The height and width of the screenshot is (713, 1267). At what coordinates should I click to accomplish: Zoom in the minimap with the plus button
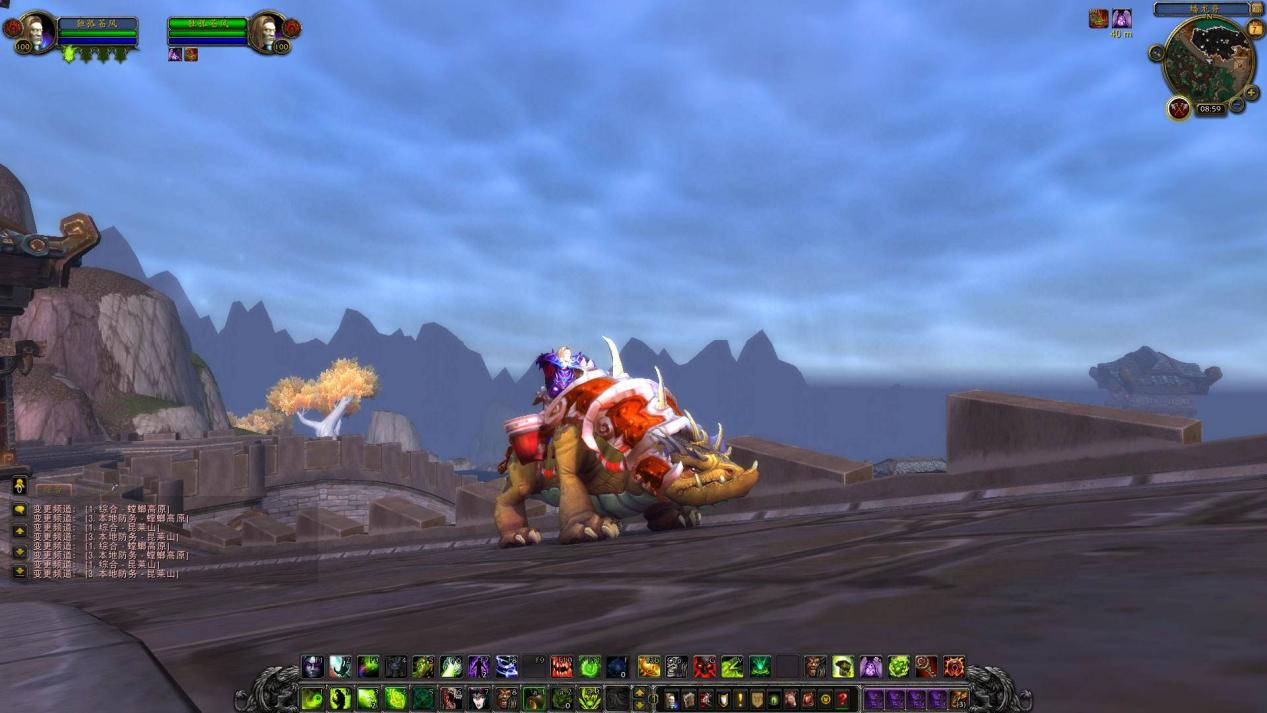point(1251,92)
